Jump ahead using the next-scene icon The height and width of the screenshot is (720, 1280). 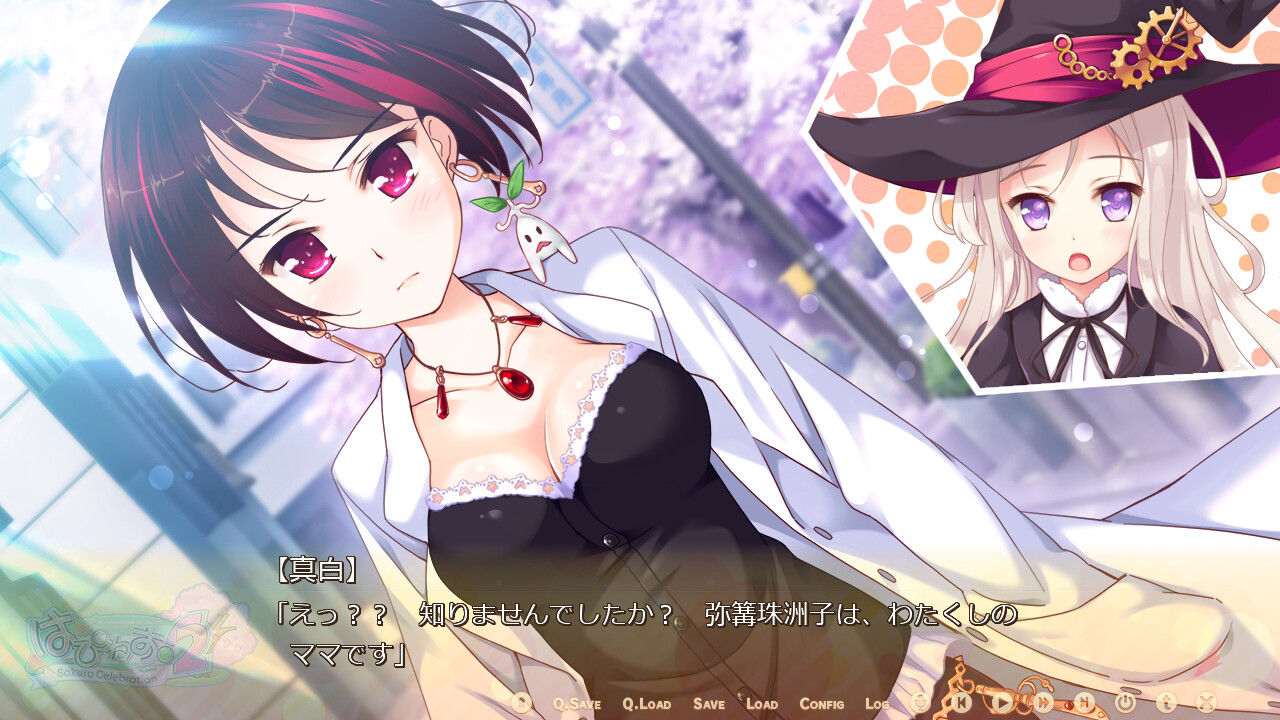coord(1086,701)
